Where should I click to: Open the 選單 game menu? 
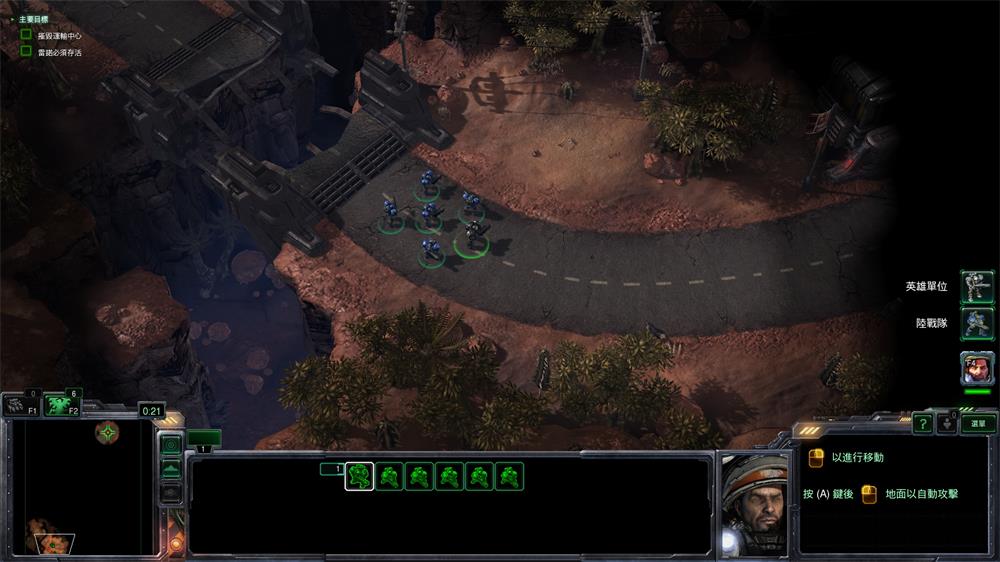point(978,424)
